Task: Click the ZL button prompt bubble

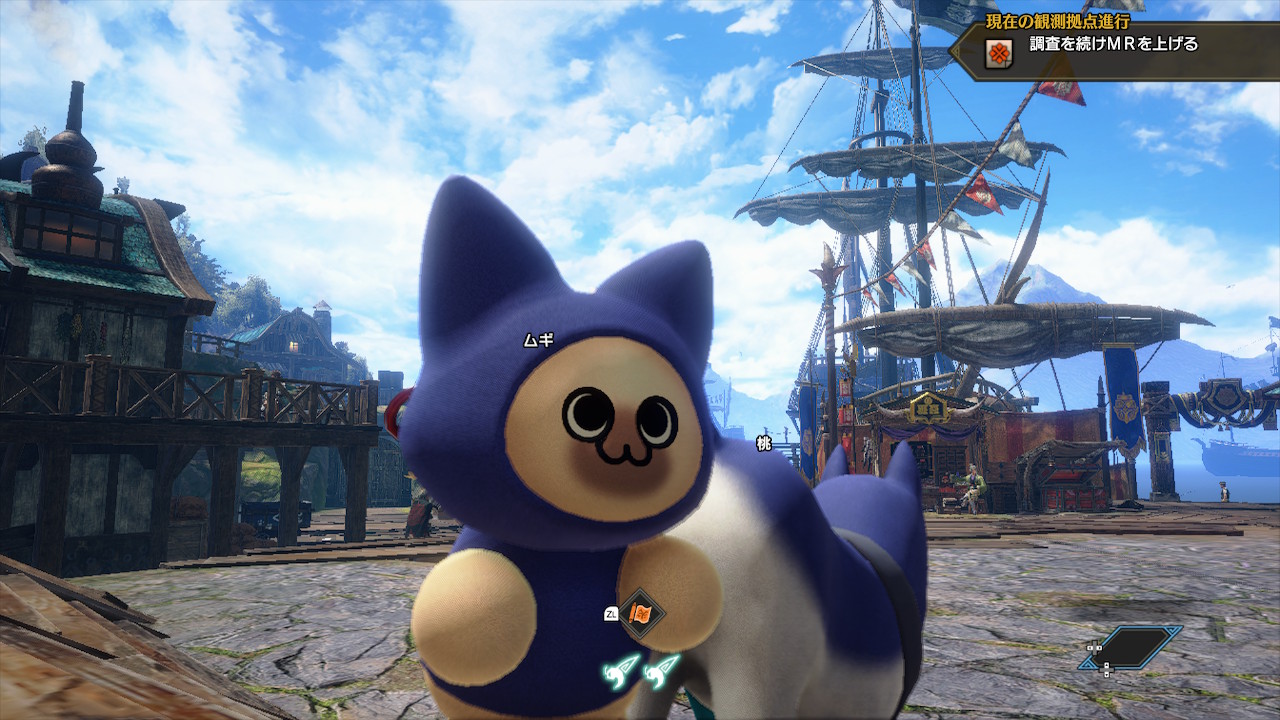Action: pos(612,612)
